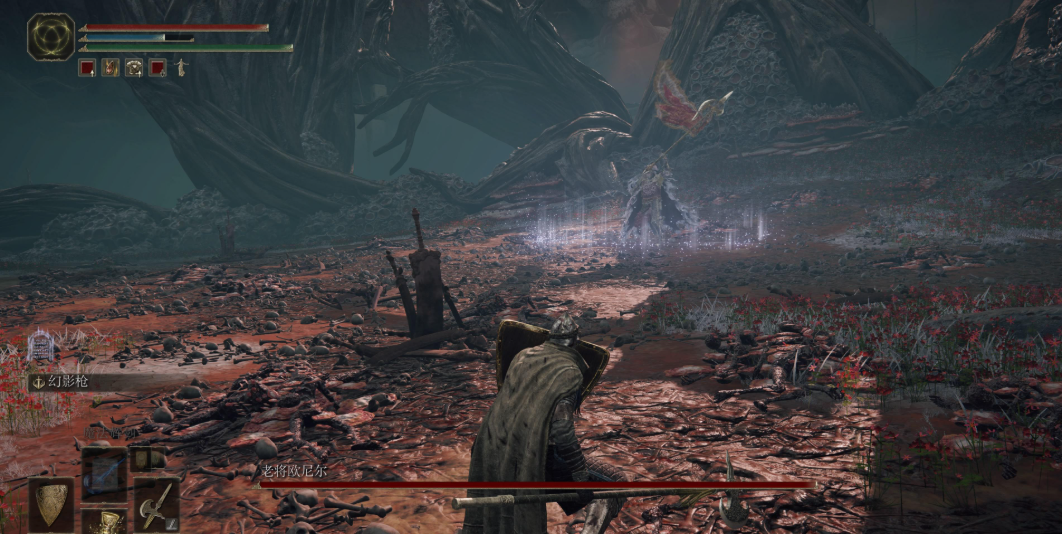
Task: Select the golden winged buff status icon
Action: click(110, 68)
